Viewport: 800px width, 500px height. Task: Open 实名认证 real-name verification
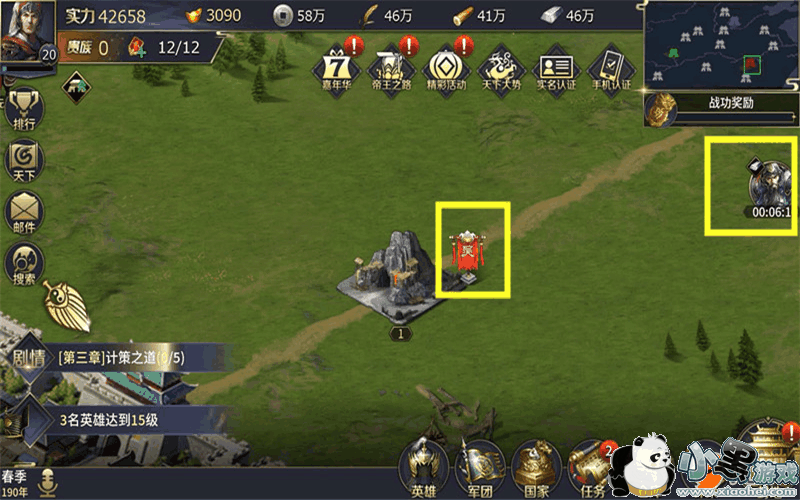pos(554,70)
